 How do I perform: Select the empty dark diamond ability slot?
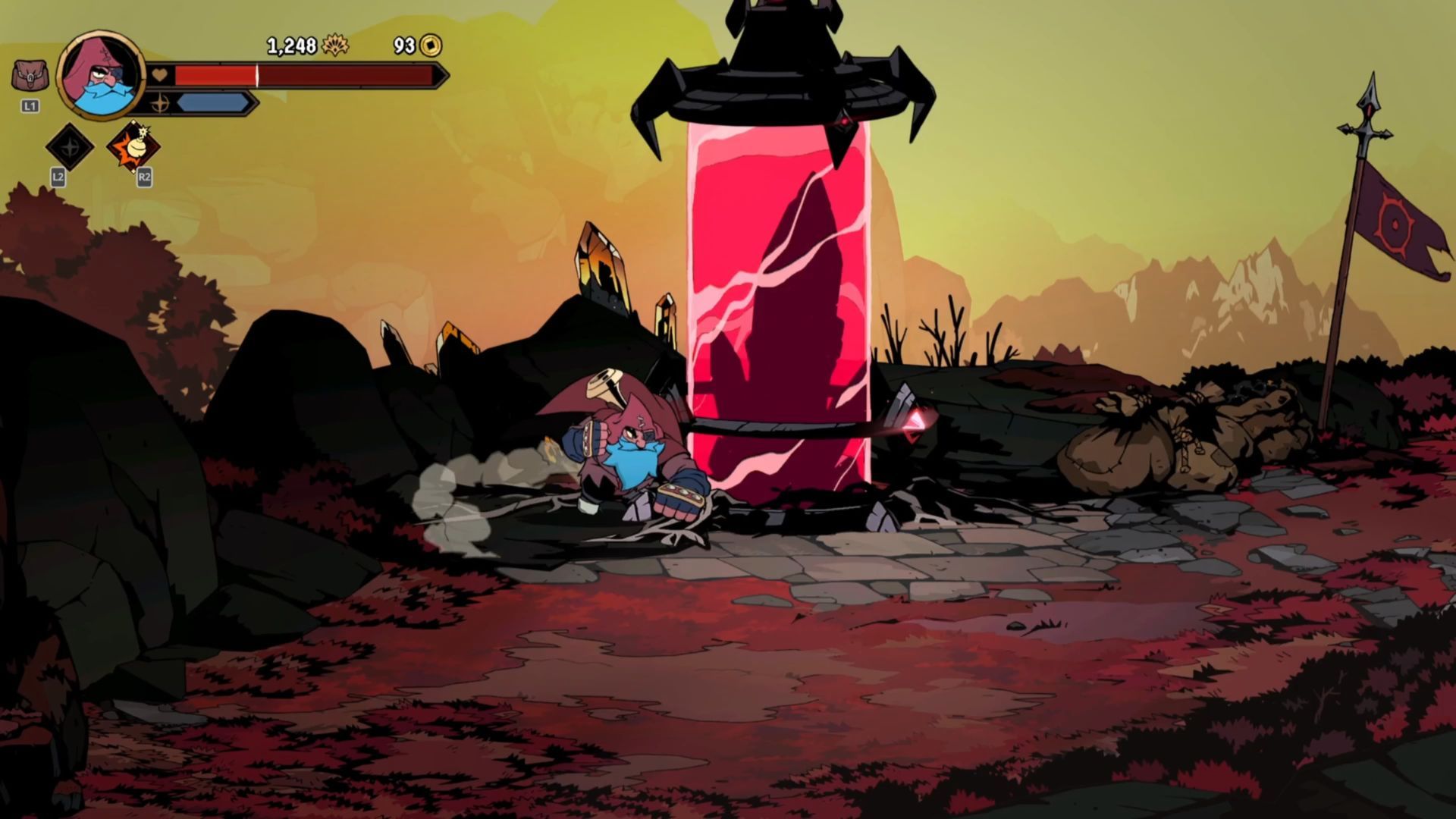(x=70, y=146)
